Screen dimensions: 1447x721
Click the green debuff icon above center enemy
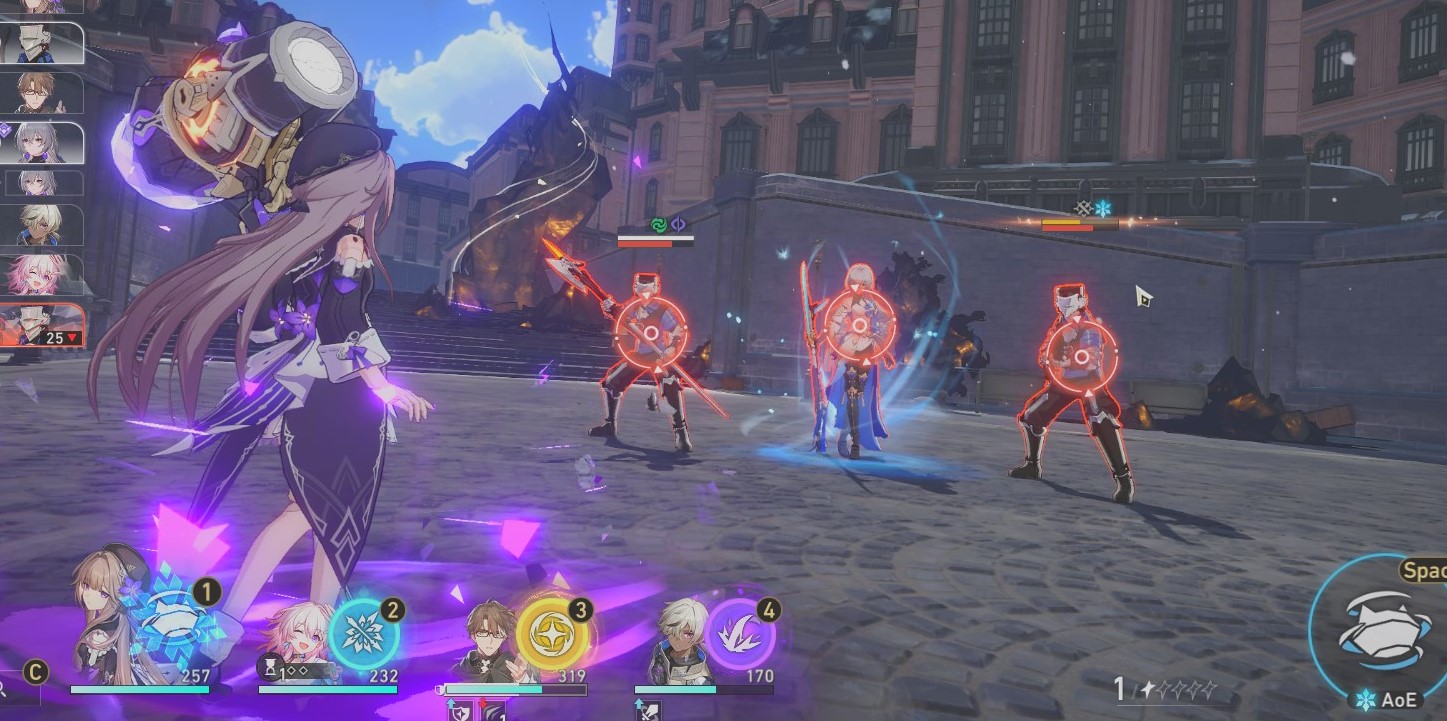point(659,226)
